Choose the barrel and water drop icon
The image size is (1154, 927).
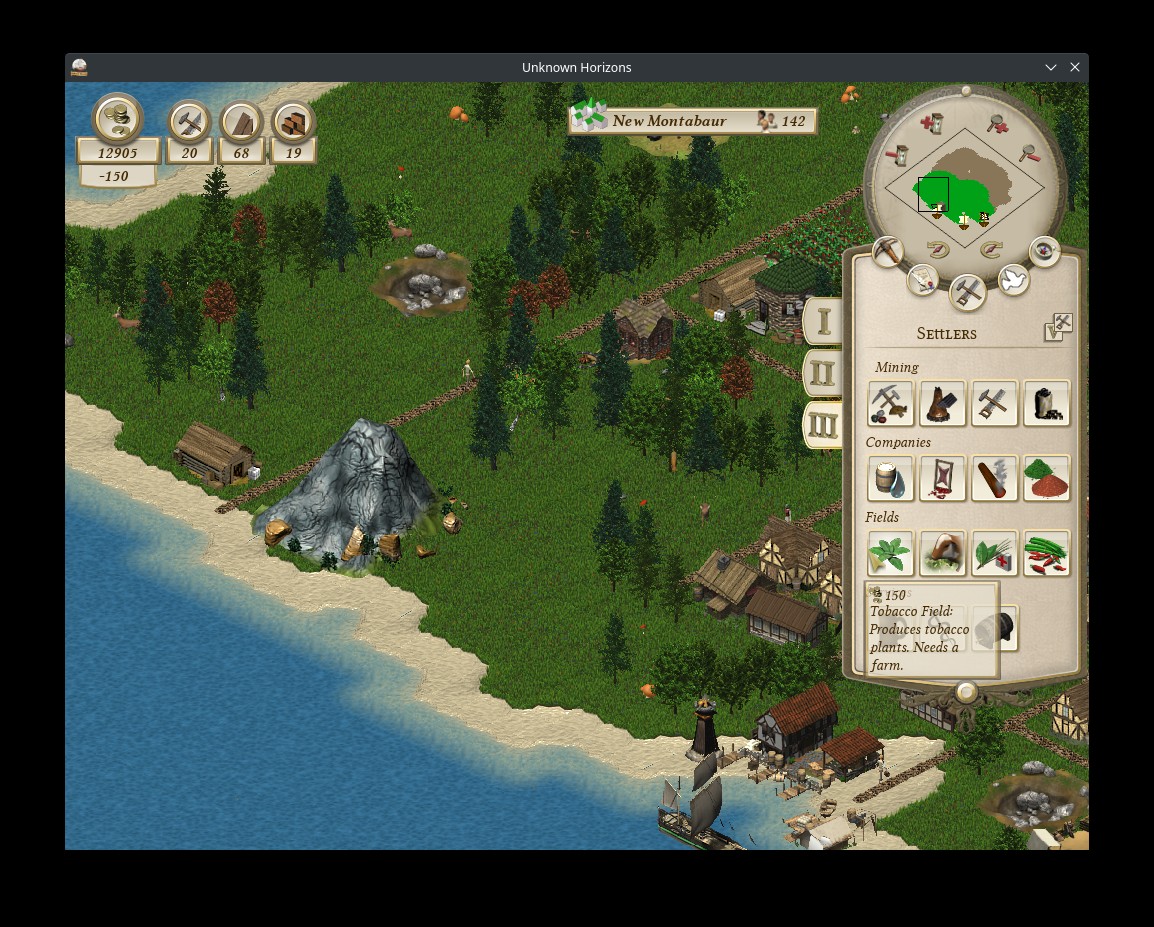[890, 478]
